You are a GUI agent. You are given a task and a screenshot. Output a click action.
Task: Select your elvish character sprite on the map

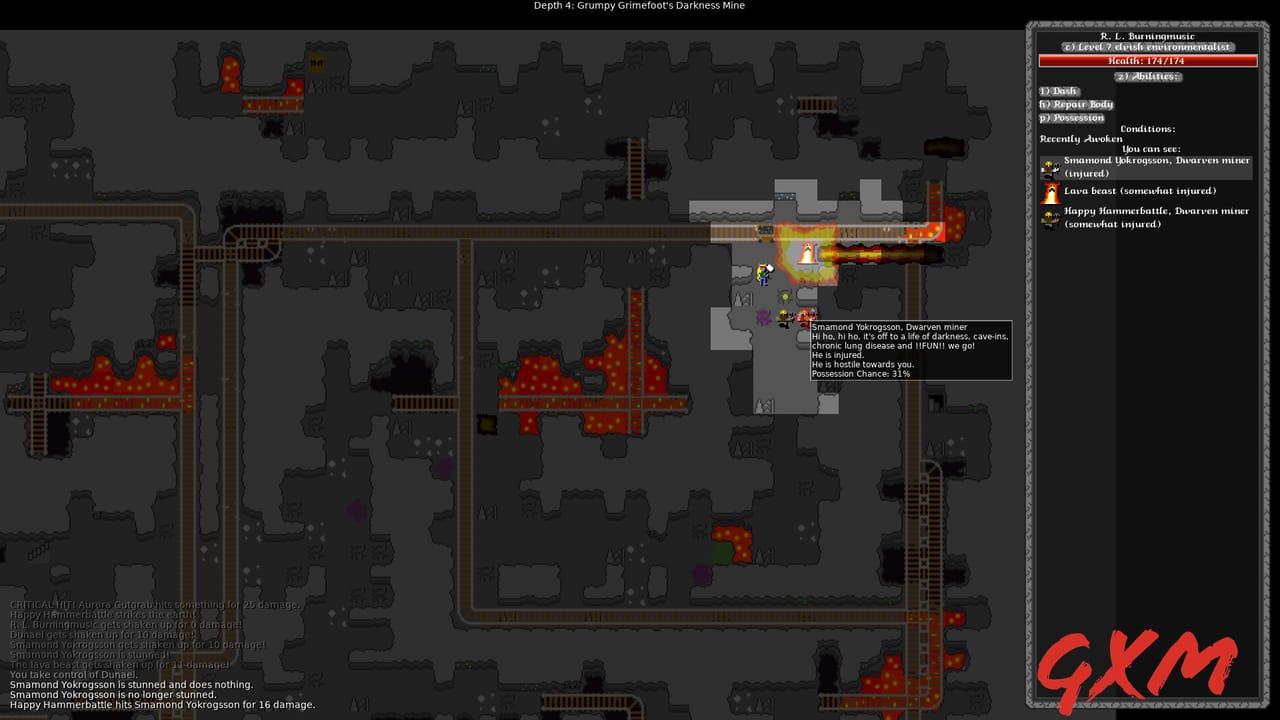tap(763, 275)
